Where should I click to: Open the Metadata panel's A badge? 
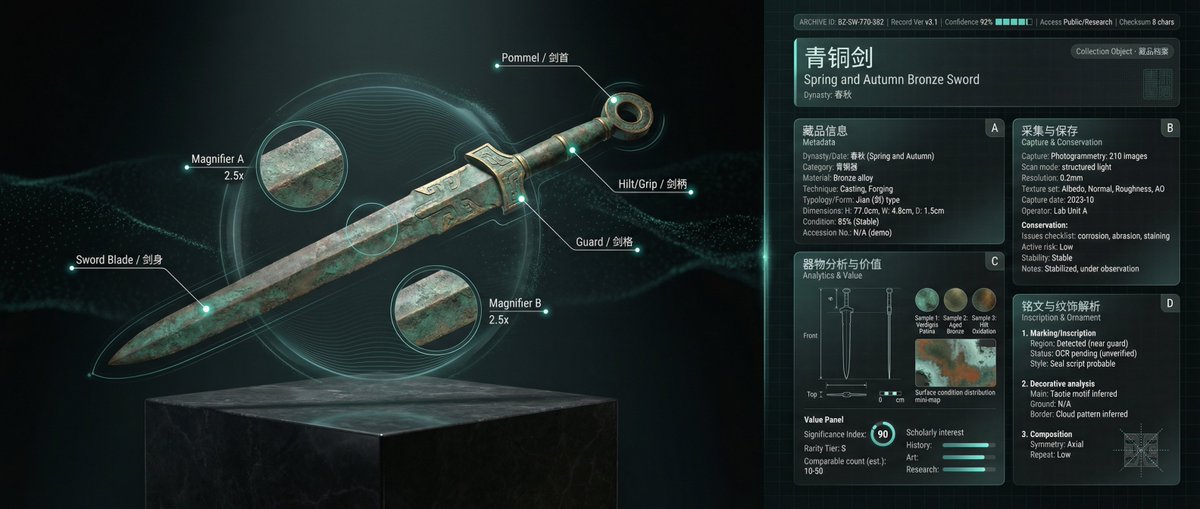point(992,128)
